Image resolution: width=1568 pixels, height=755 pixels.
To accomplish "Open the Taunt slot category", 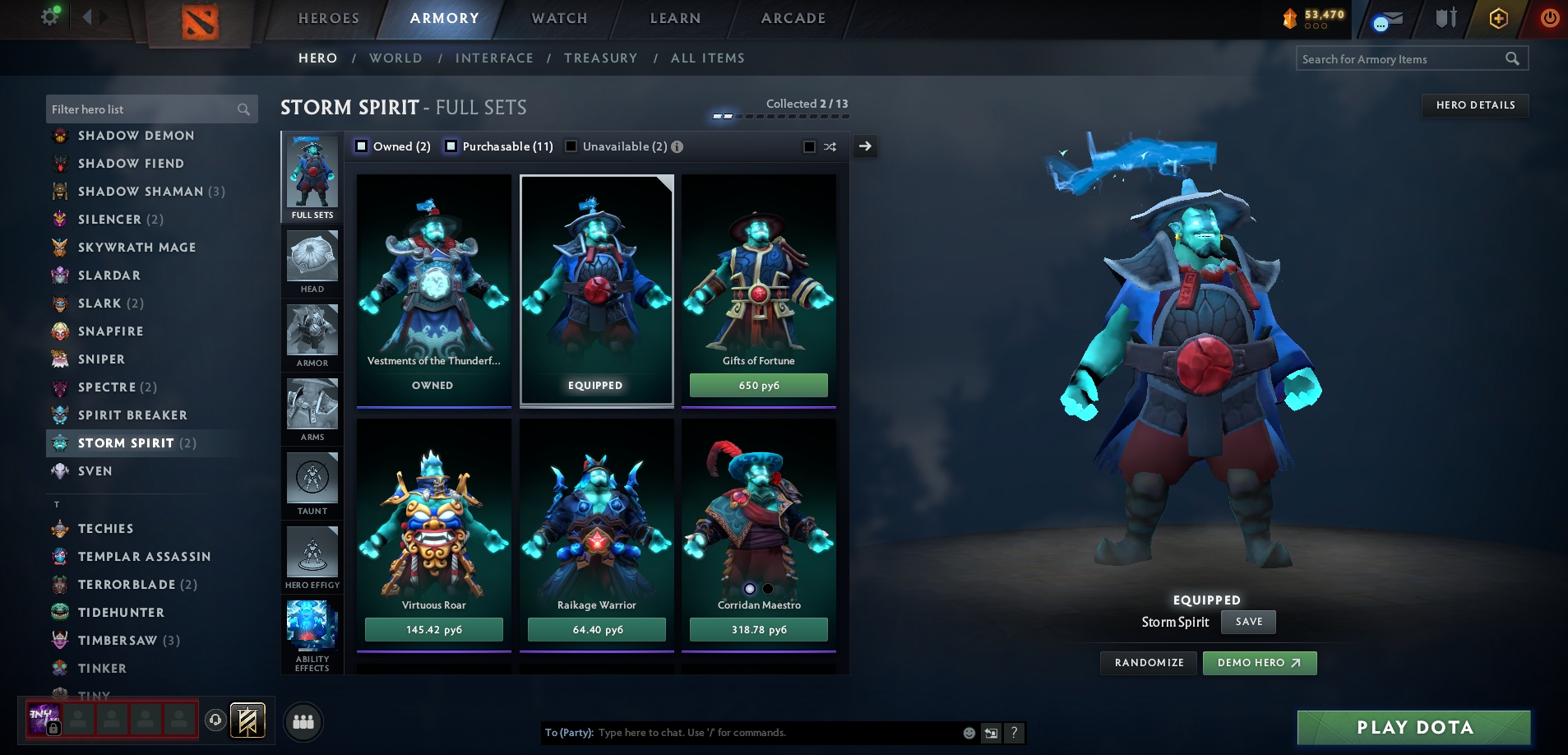I will tap(312, 484).
